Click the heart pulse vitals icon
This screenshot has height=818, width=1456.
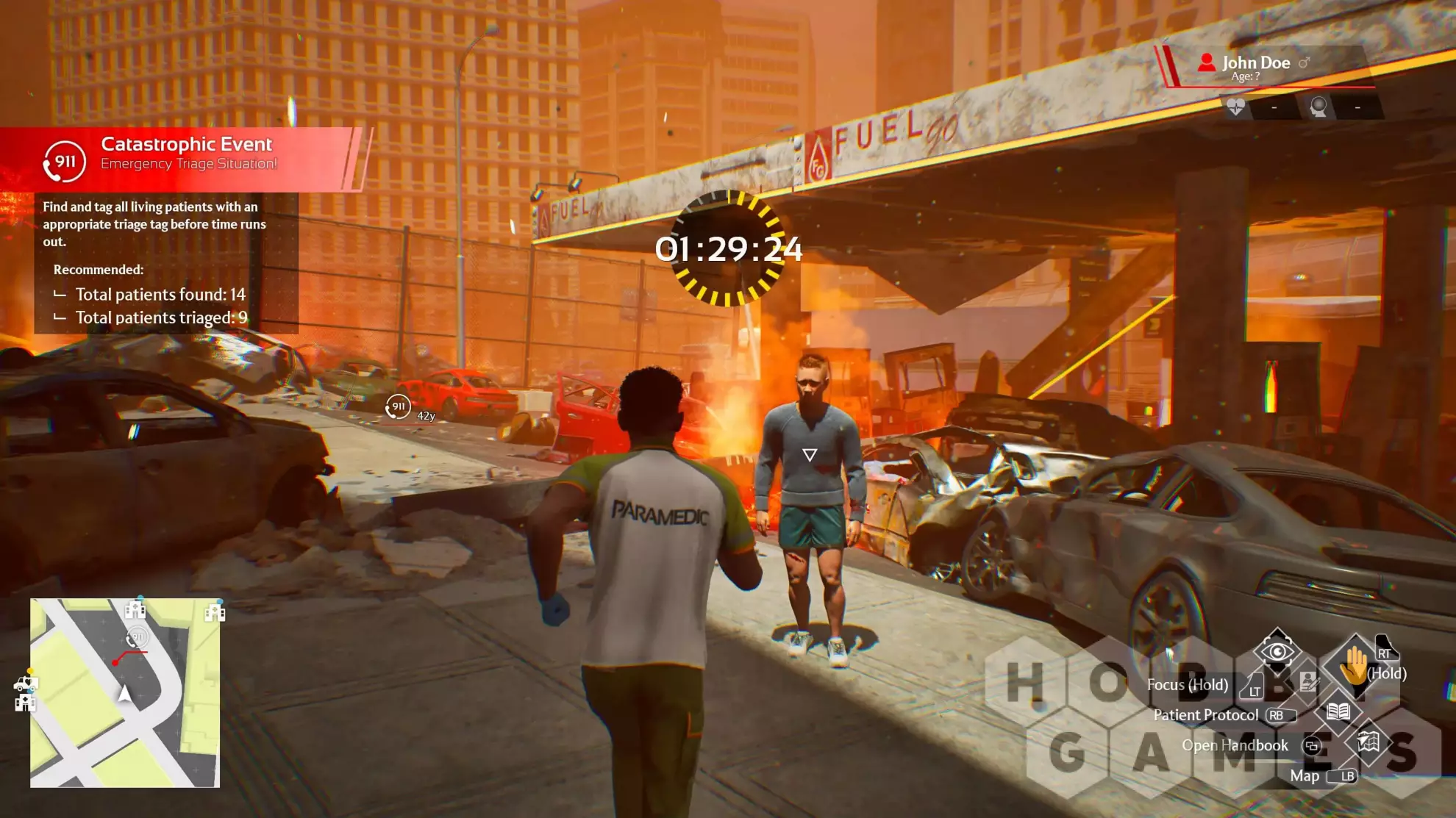click(x=1235, y=107)
